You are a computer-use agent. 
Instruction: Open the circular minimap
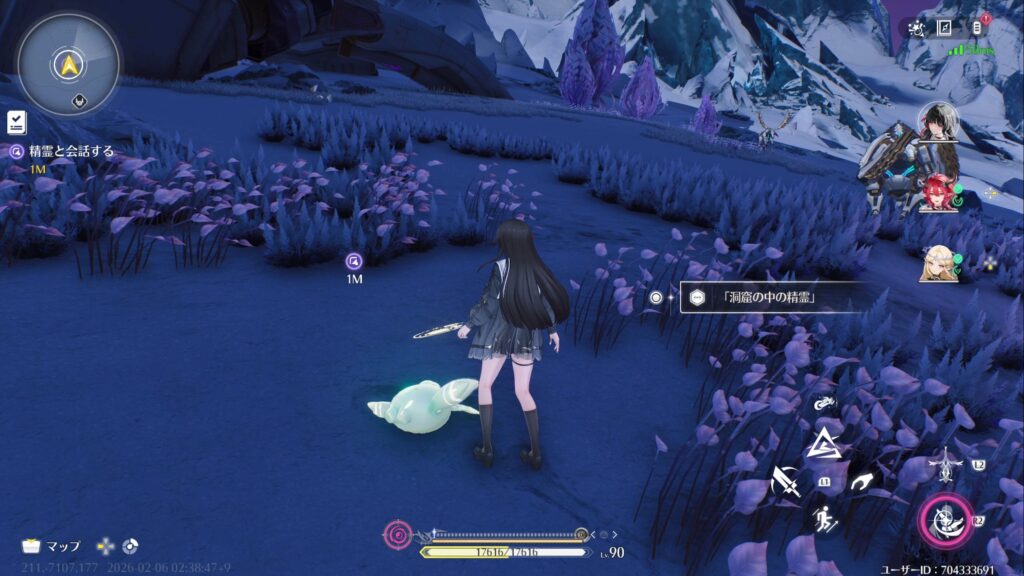(69, 64)
